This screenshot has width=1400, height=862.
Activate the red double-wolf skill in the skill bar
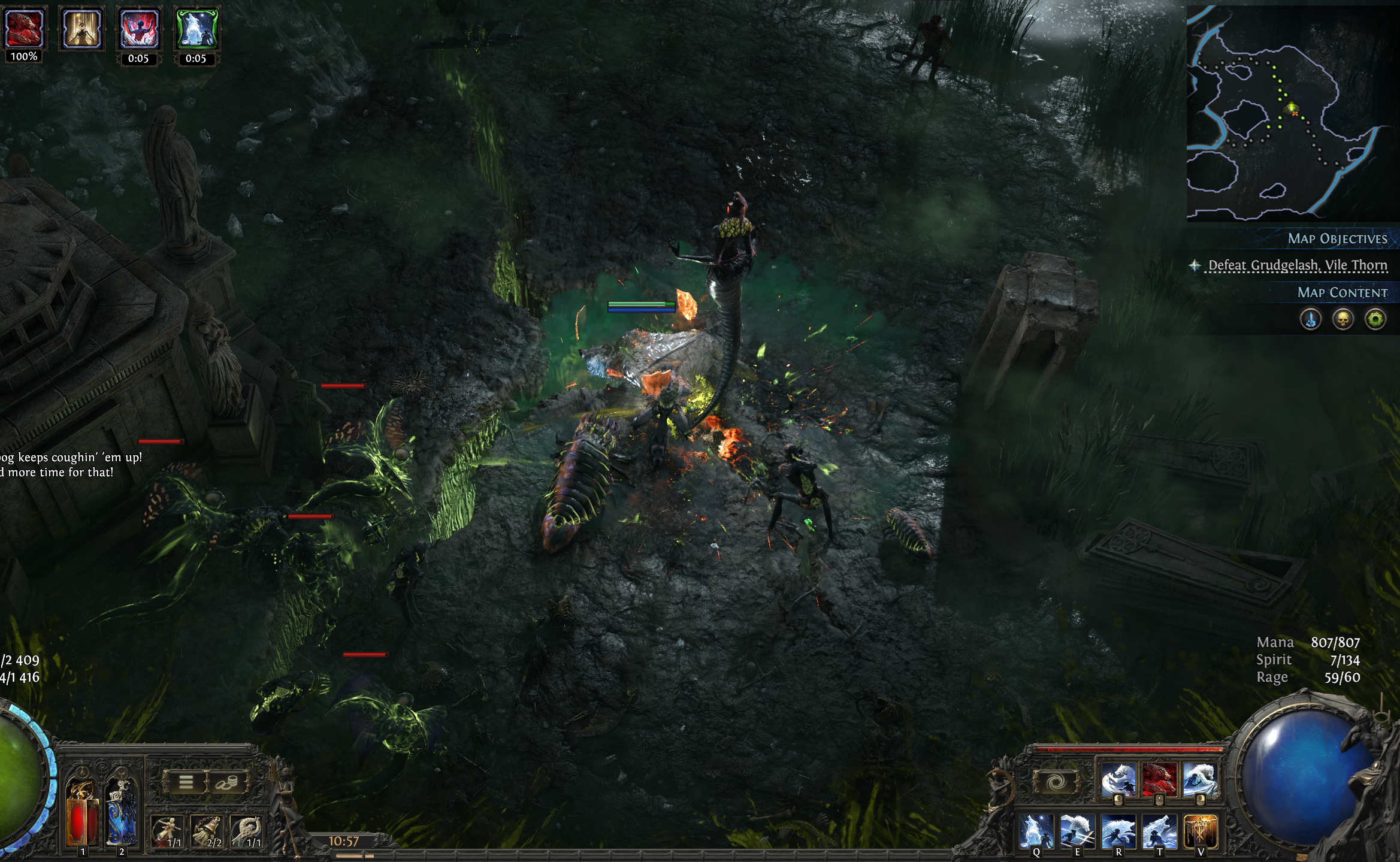click(1159, 780)
